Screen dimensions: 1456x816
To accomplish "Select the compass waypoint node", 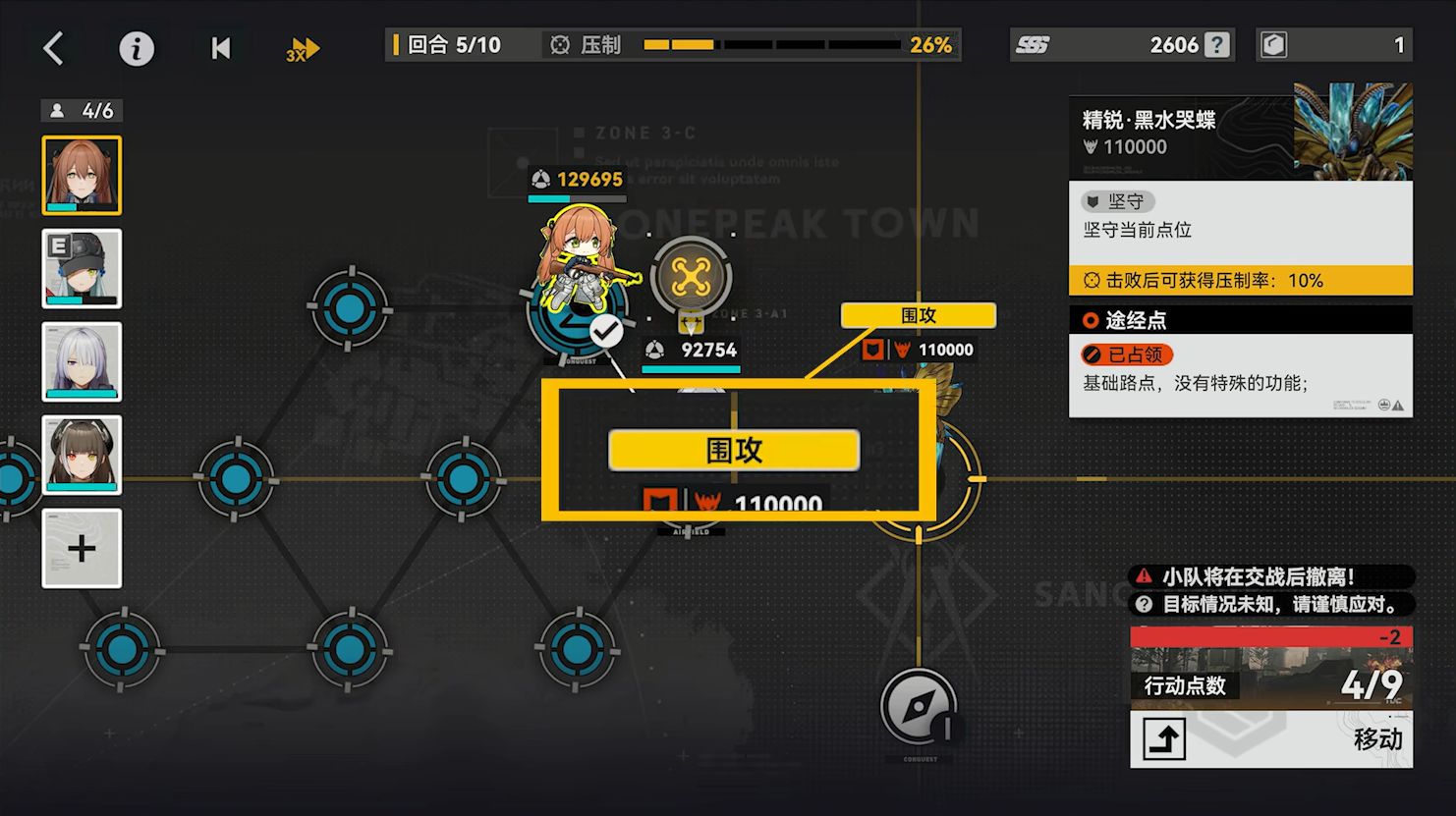I will click(x=918, y=706).
